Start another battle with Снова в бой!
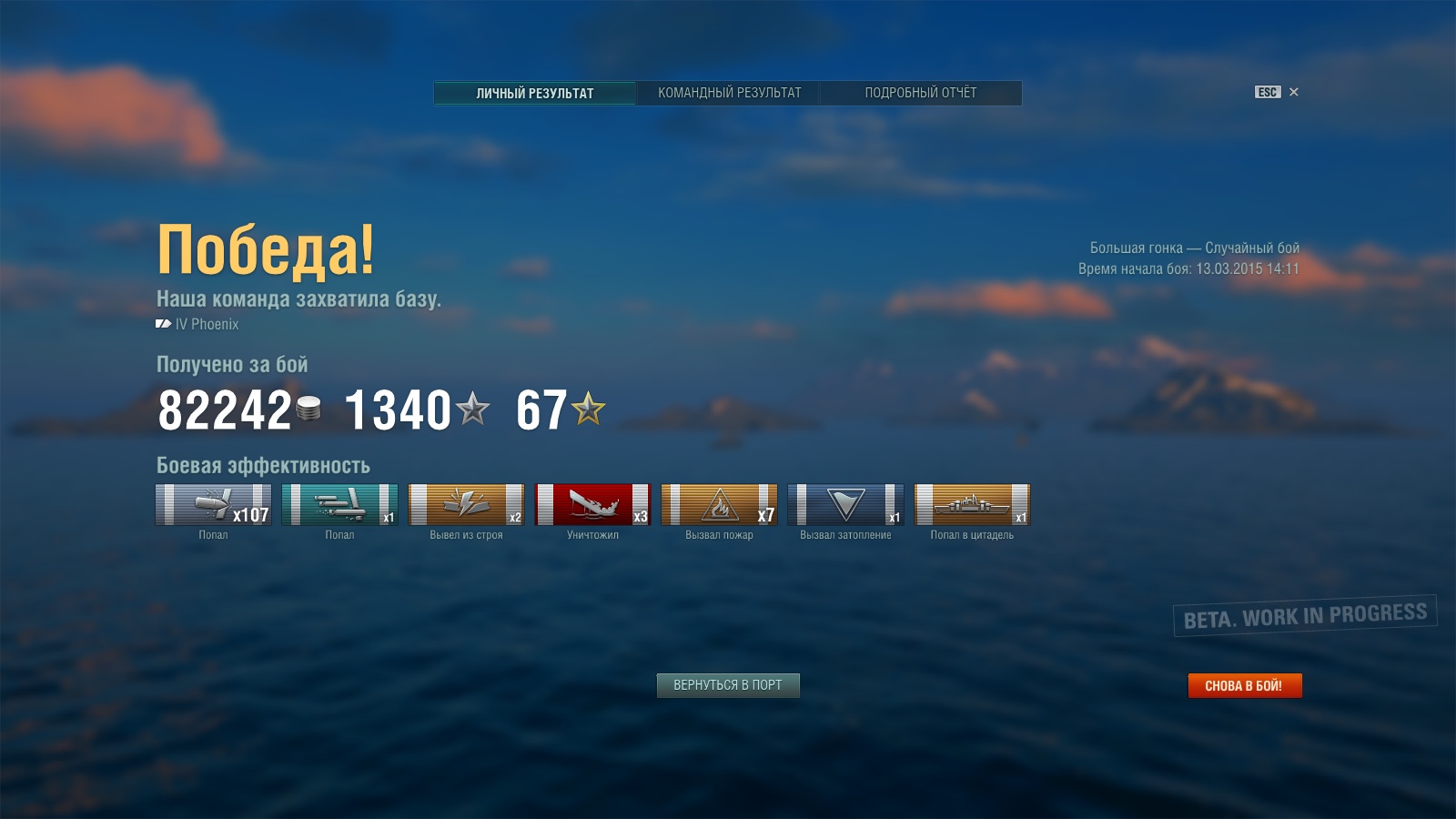 click(x=1244, y=685)
